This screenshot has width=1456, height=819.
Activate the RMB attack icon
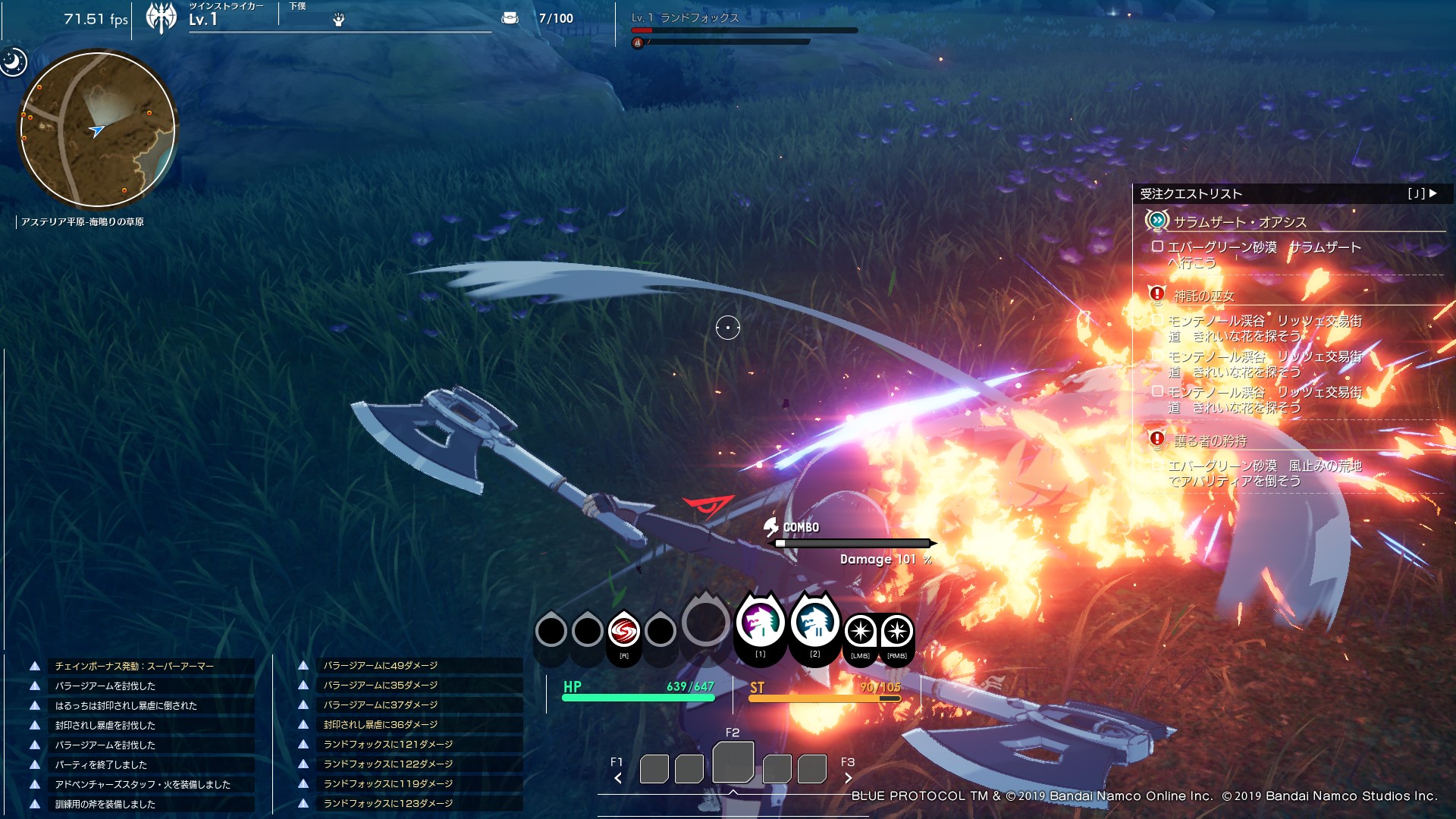click(x=896, y=632)
